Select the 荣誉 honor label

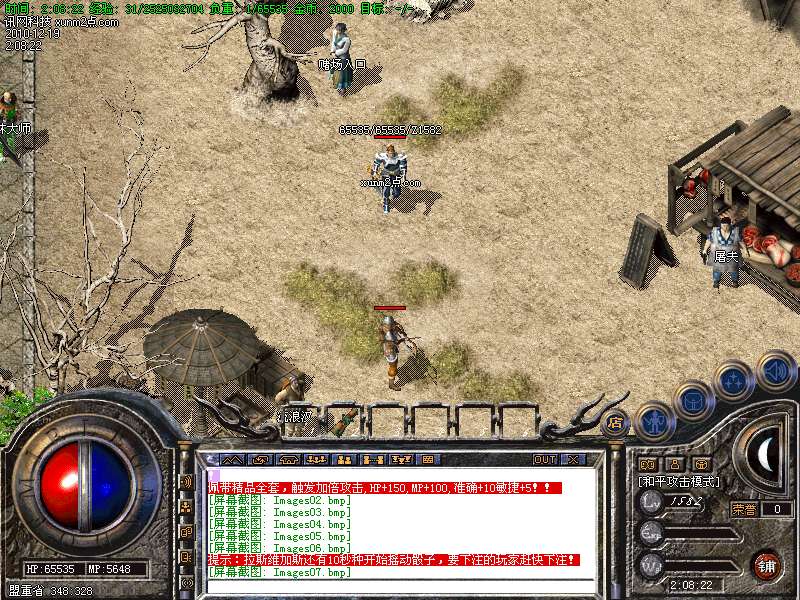743,508
